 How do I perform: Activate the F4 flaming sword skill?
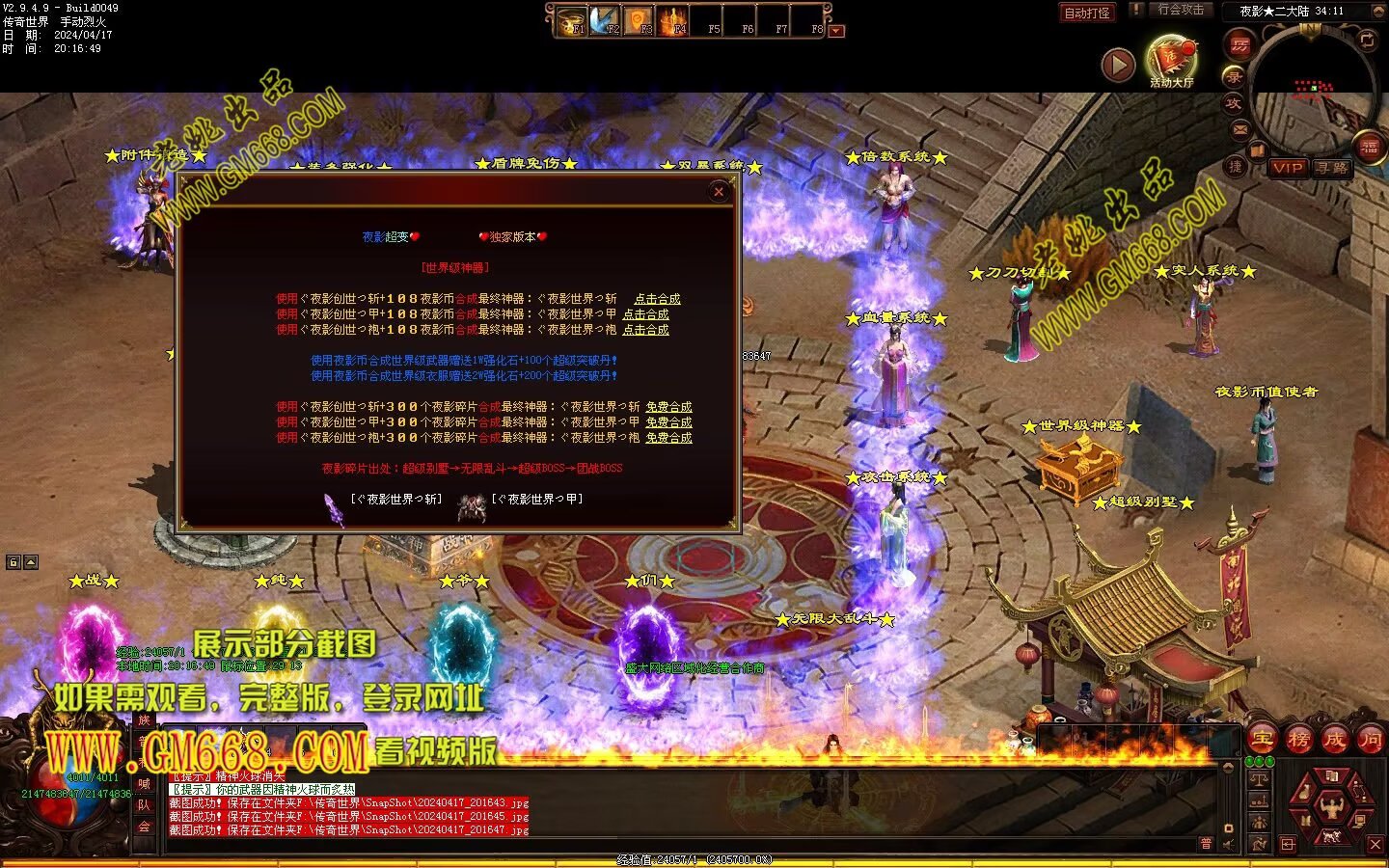[x=673, y=20]
